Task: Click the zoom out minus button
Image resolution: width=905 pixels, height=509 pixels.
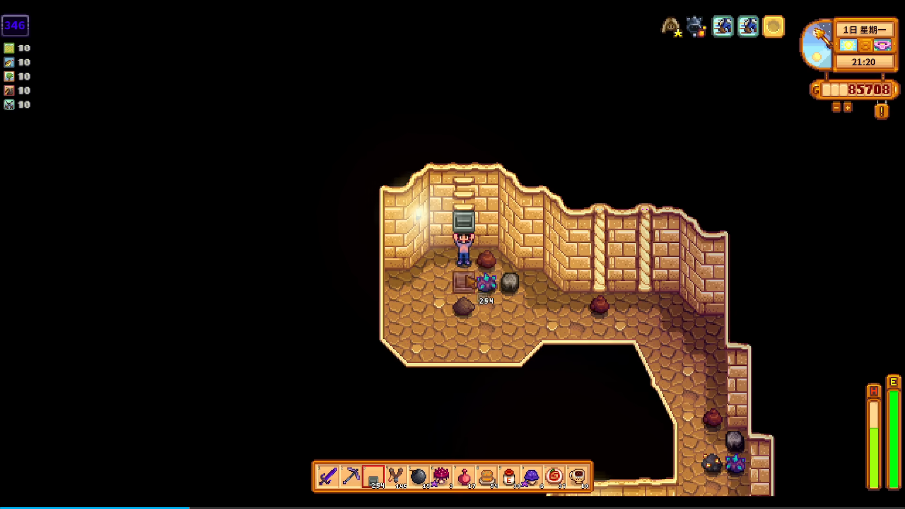Action: point(836,107)
